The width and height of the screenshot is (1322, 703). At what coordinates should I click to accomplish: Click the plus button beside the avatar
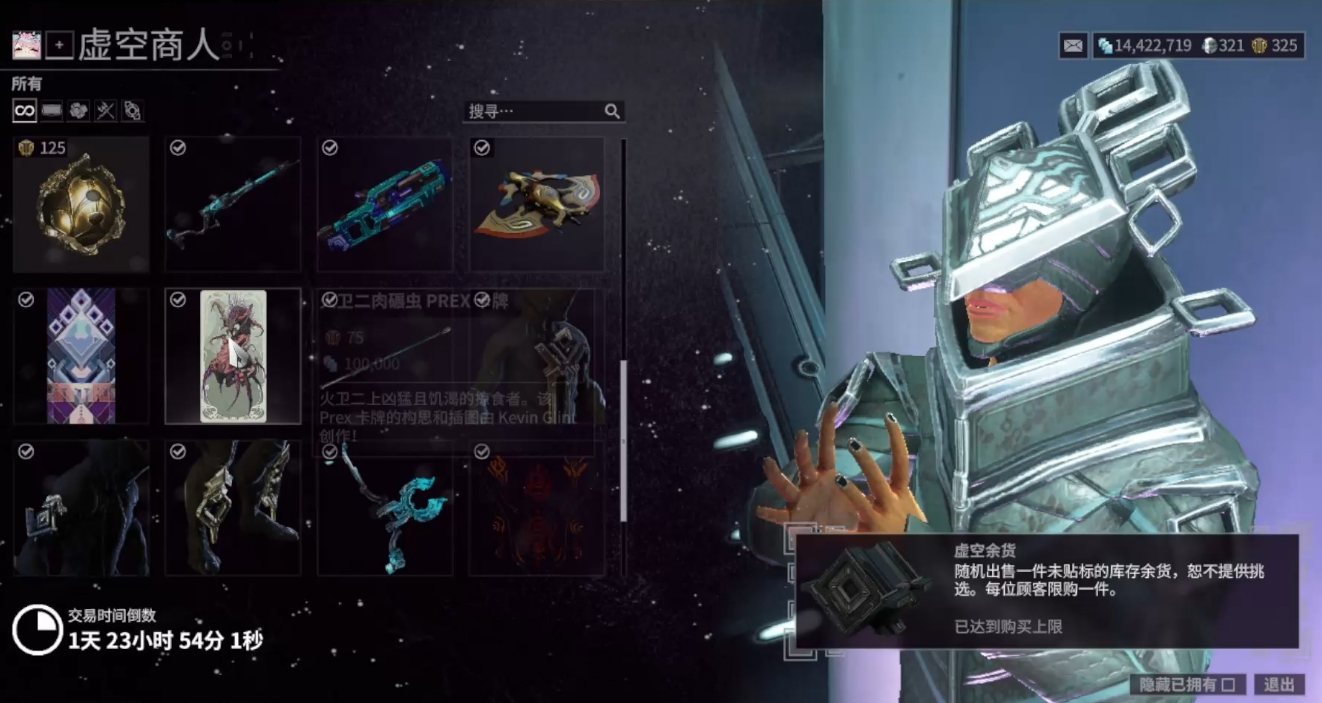click(59, 45)
